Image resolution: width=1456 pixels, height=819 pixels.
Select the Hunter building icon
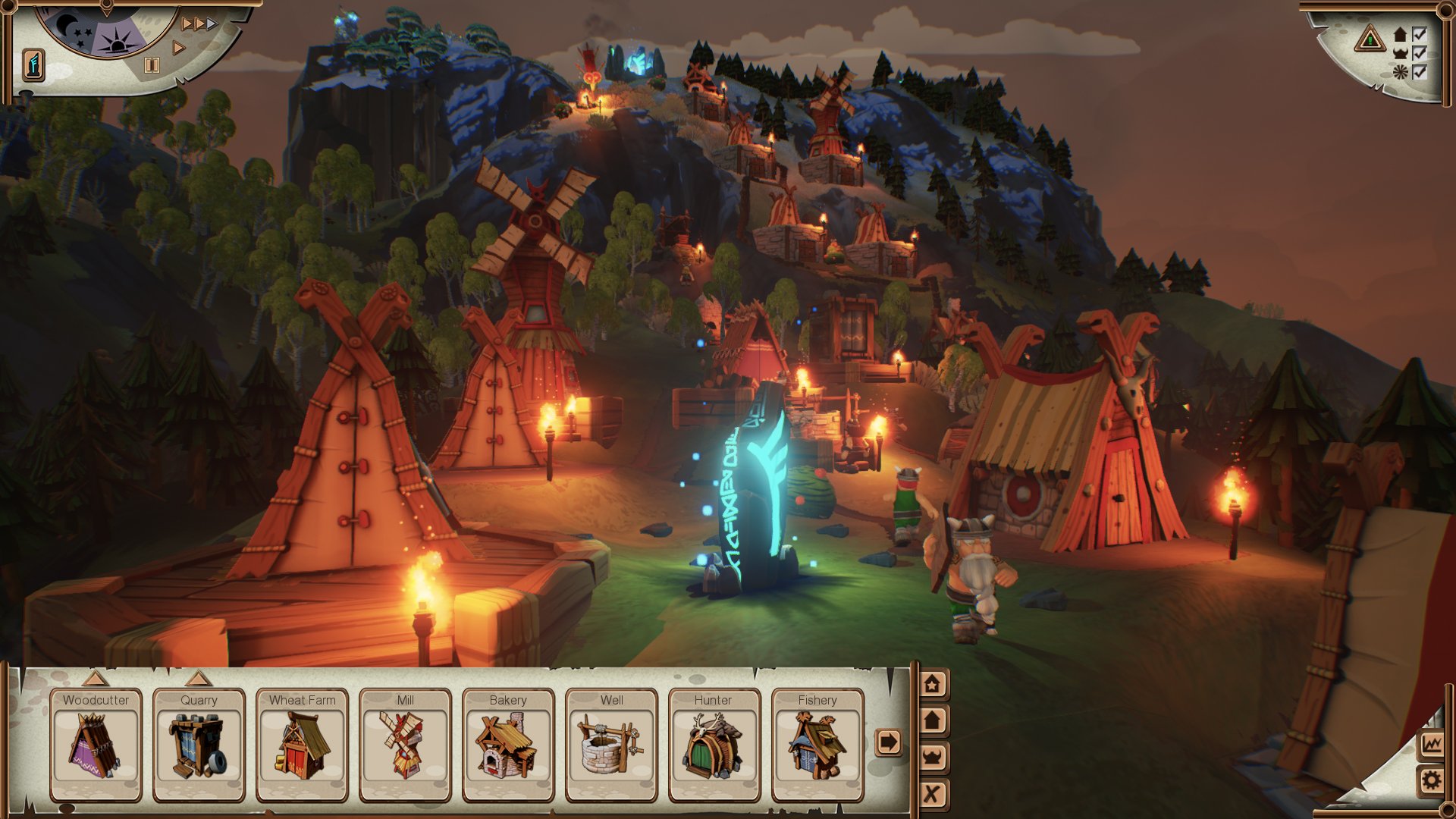[x=713, y=747]
